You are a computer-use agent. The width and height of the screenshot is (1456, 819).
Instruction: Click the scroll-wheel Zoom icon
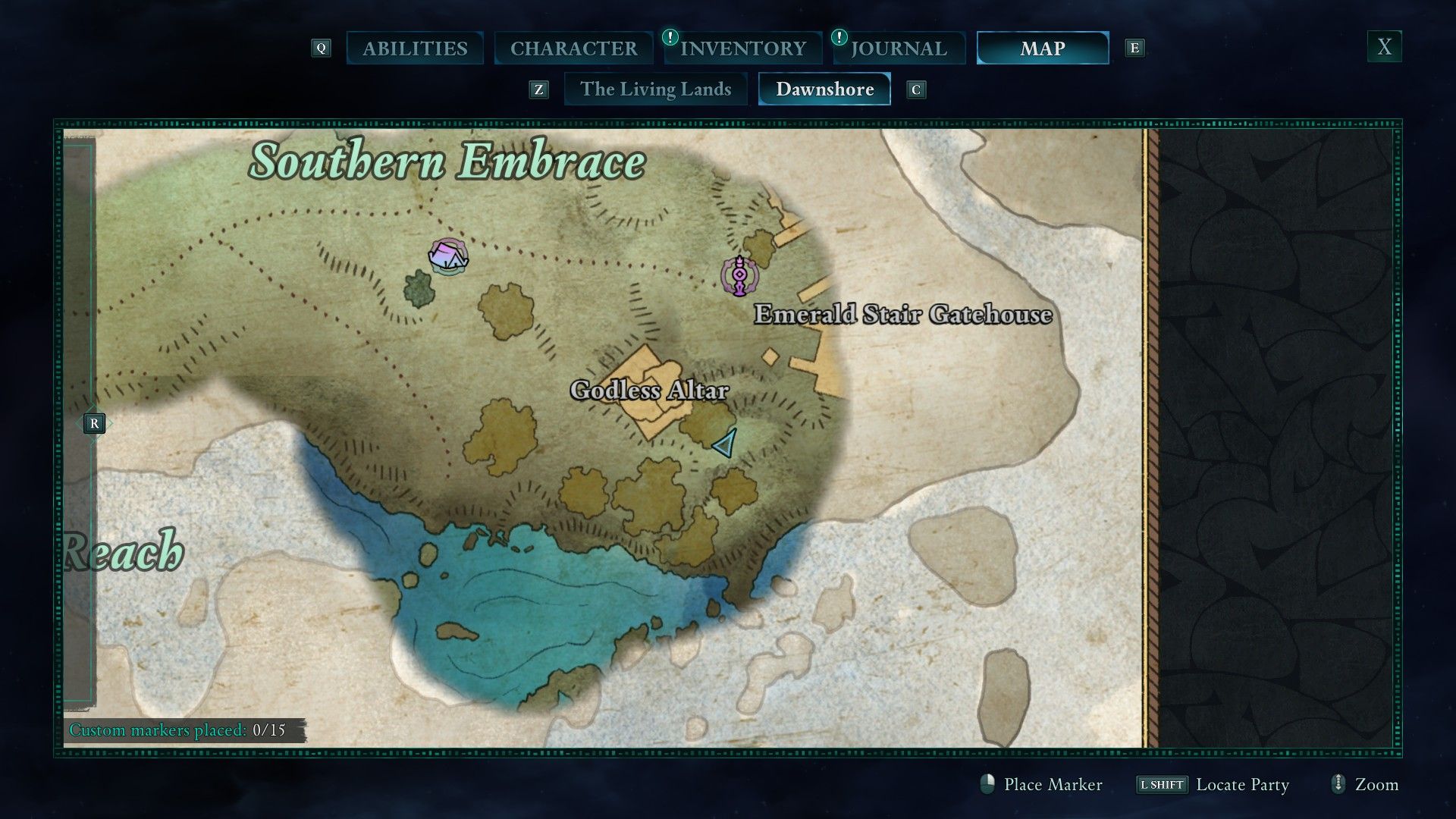[x=1338, y=785]
